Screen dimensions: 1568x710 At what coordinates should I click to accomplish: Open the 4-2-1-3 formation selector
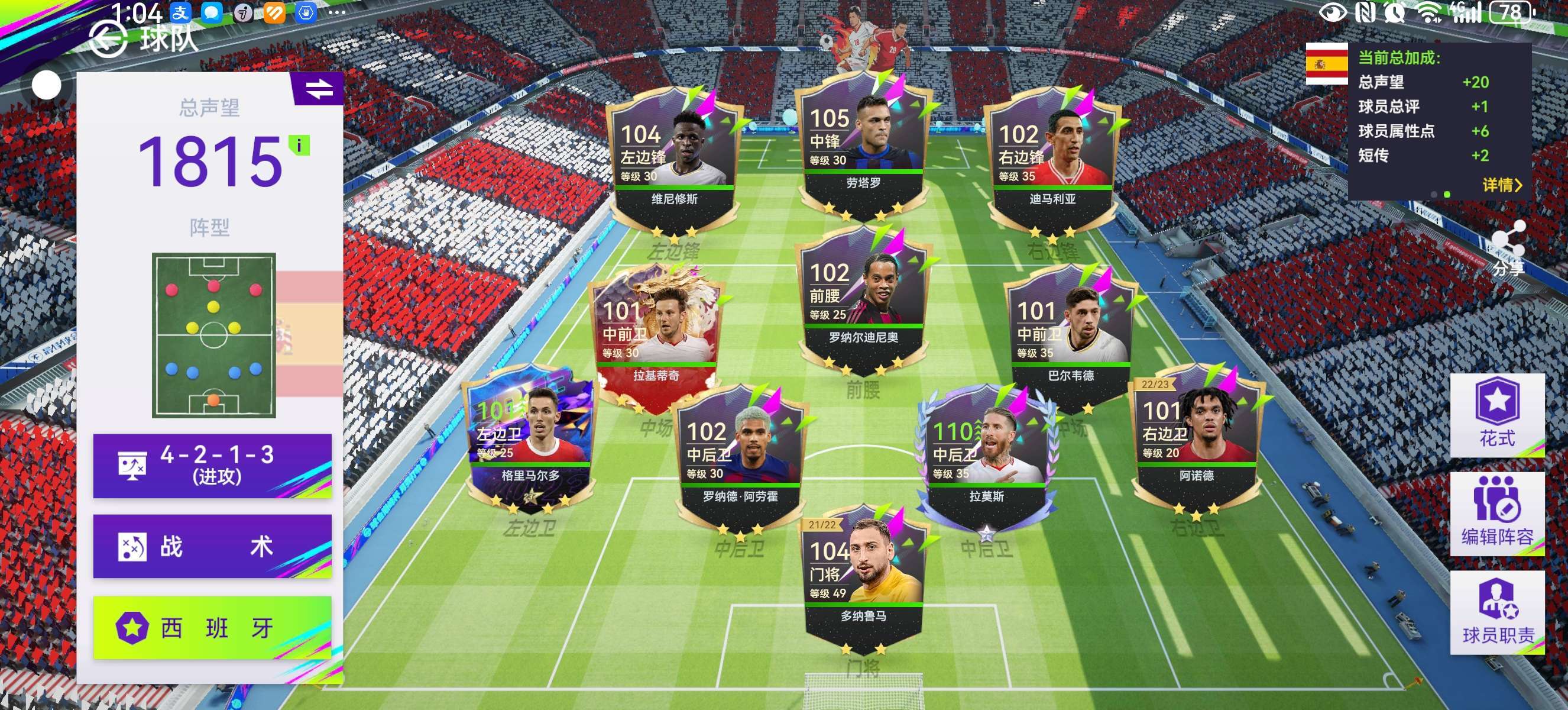click(212, 465)
